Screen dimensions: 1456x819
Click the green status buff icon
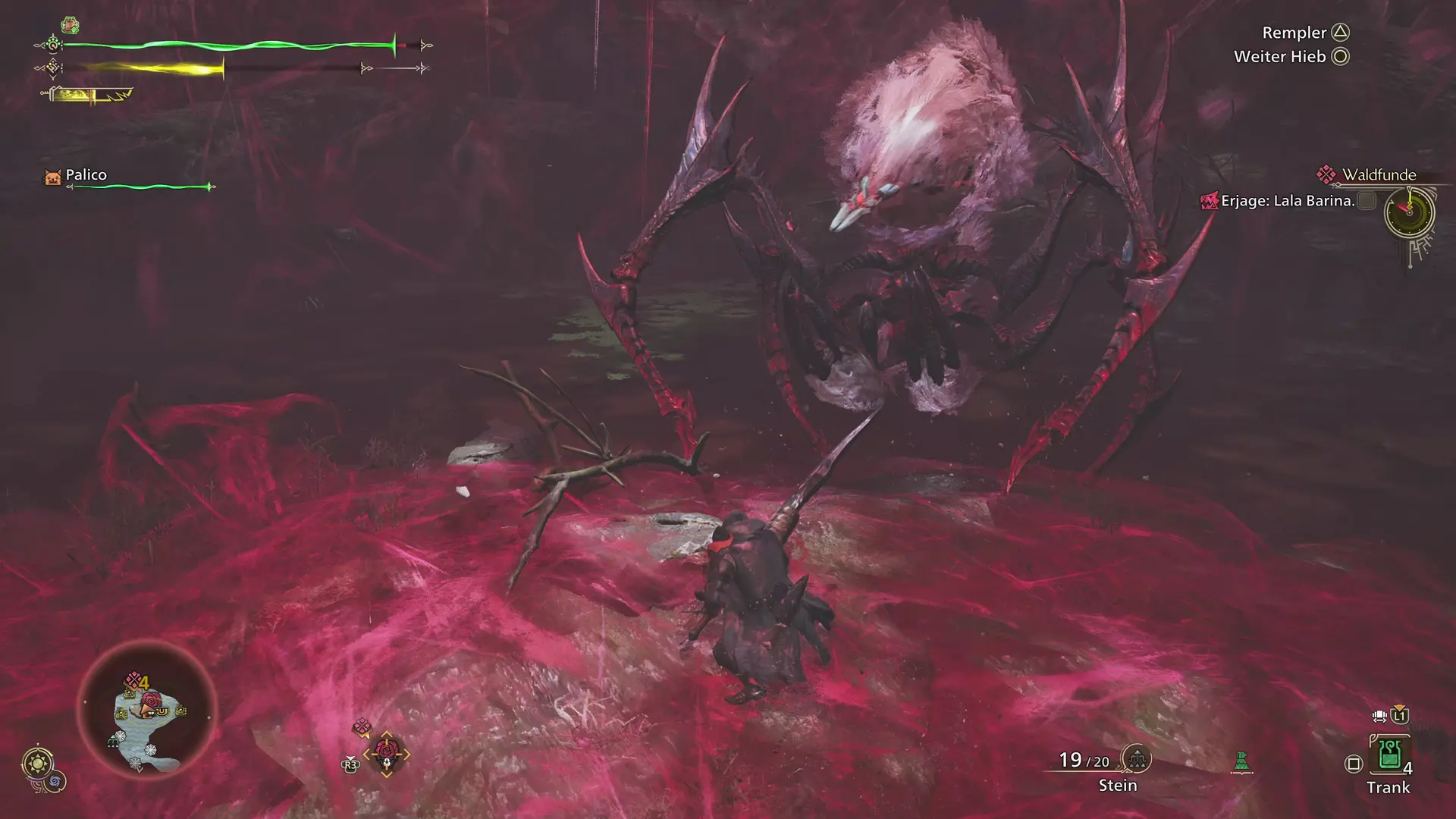(70, 25)
